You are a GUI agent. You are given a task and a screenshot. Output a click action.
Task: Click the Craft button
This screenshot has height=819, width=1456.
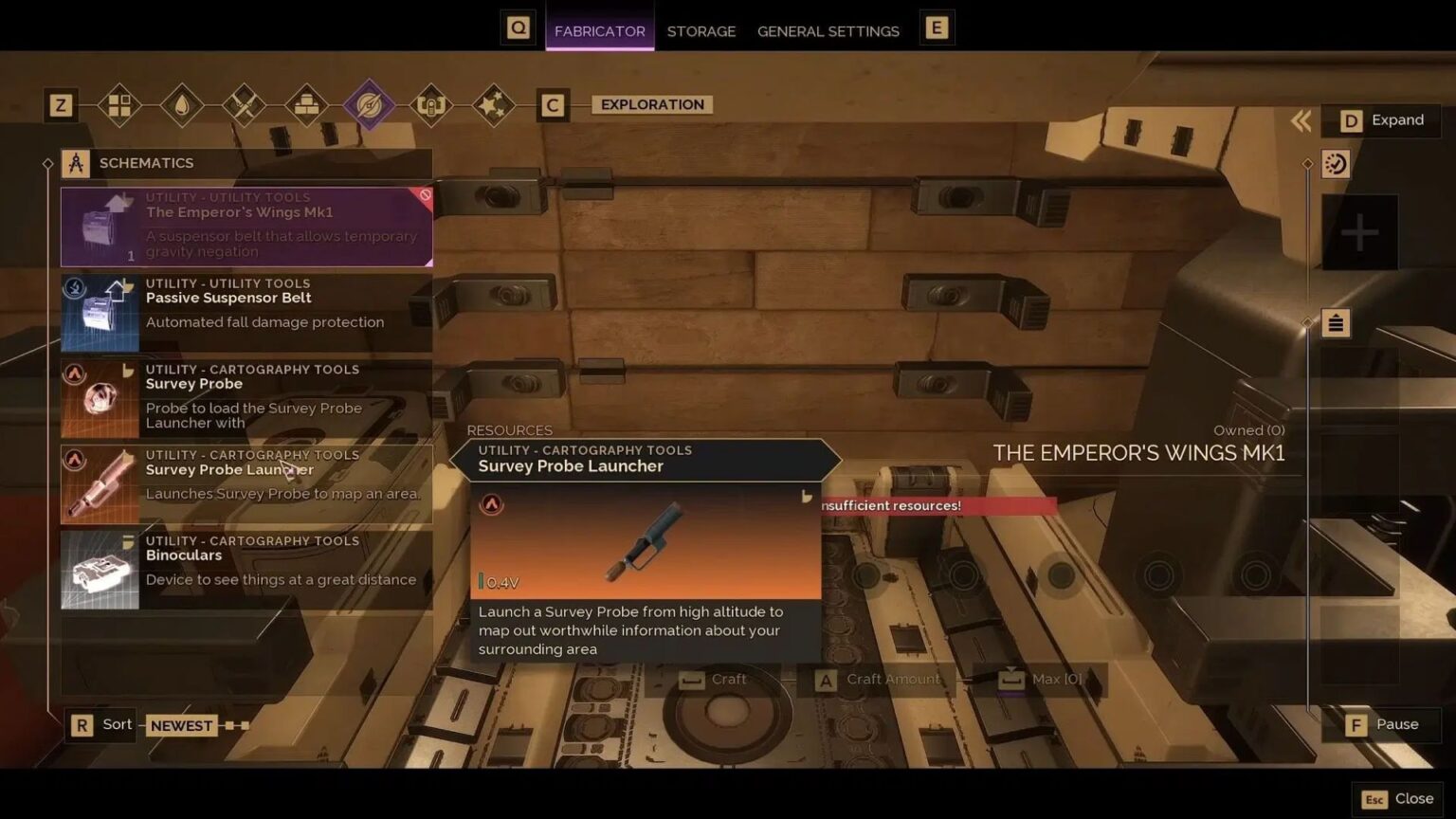726,679
